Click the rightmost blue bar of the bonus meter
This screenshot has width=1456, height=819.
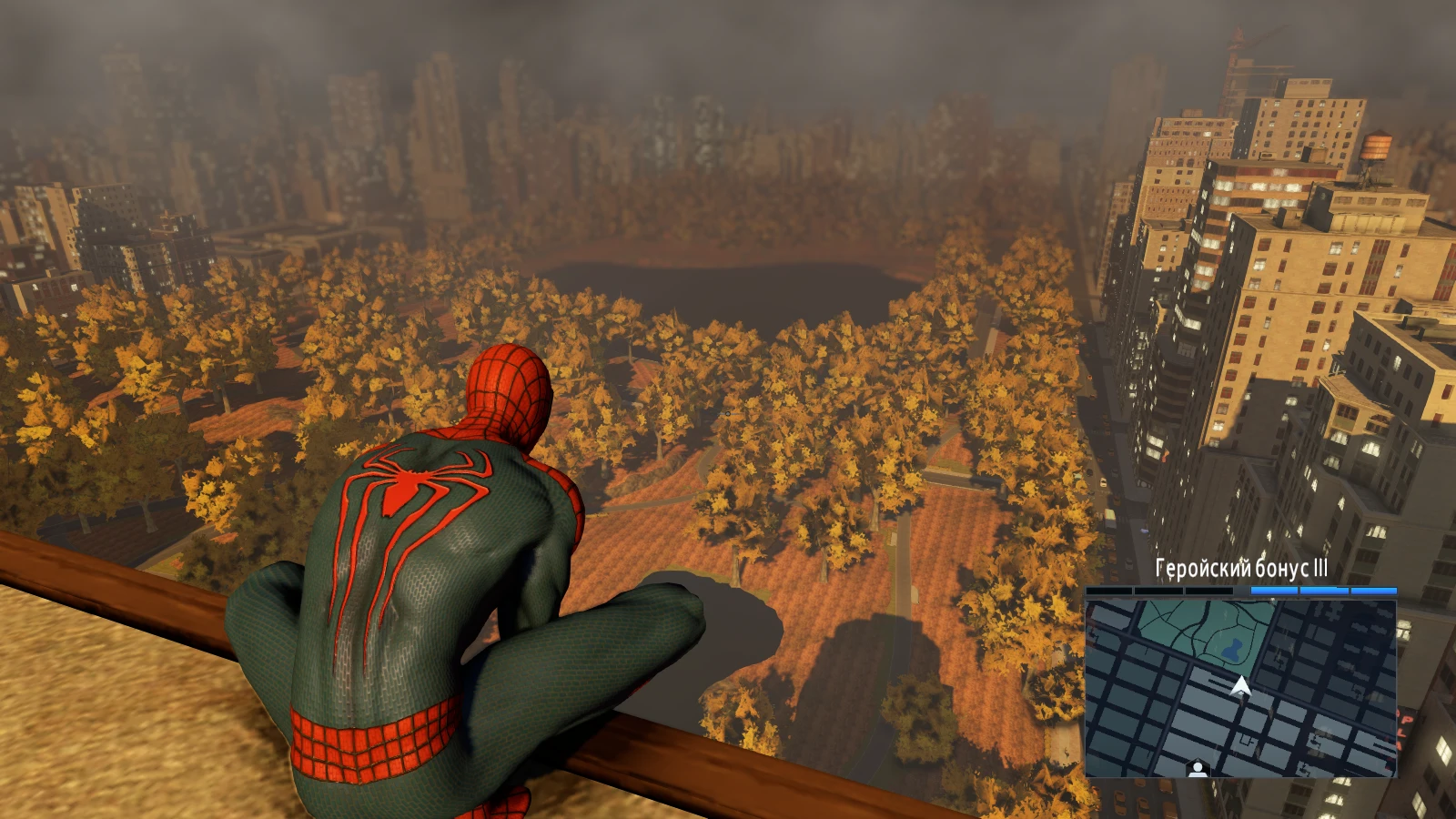(1373, 591)
